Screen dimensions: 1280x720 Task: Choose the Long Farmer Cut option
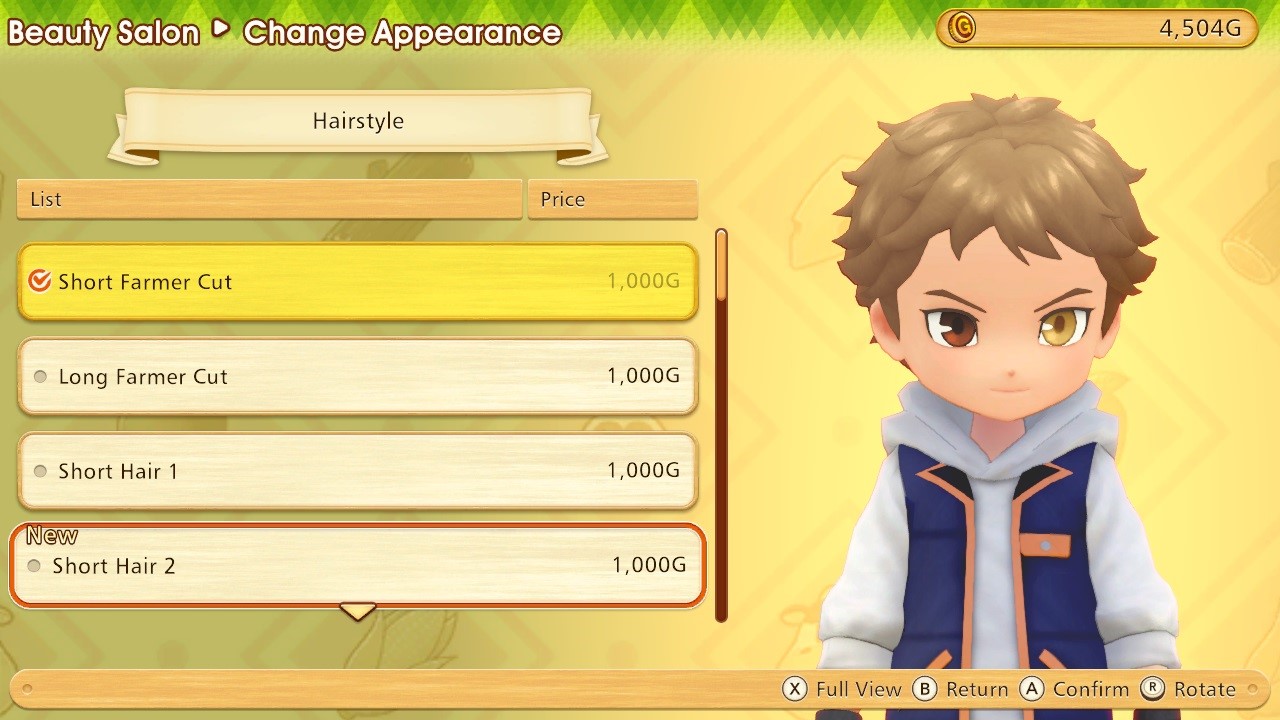pos(357,377)
